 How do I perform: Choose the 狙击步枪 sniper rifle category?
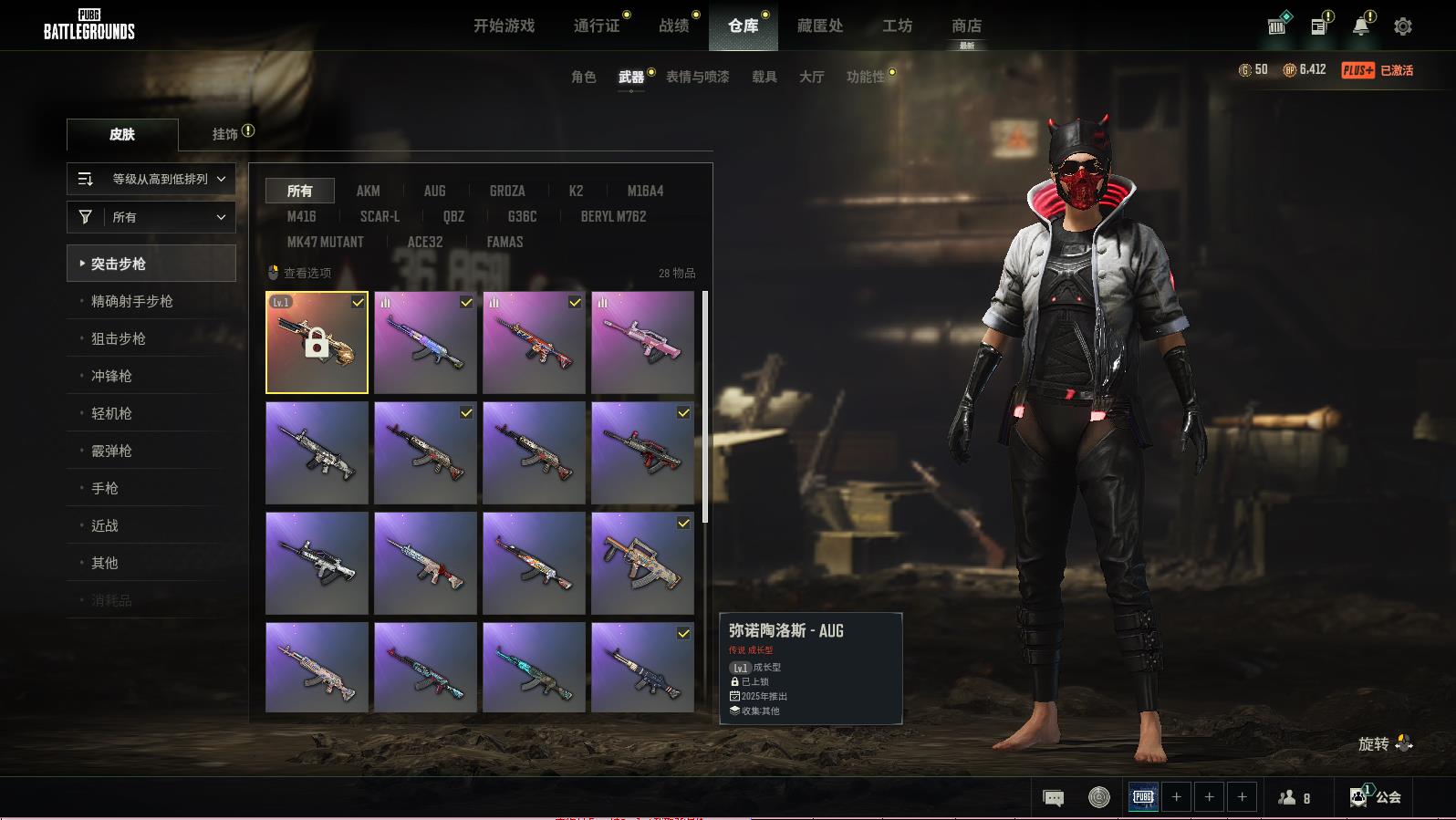[119, 338]
